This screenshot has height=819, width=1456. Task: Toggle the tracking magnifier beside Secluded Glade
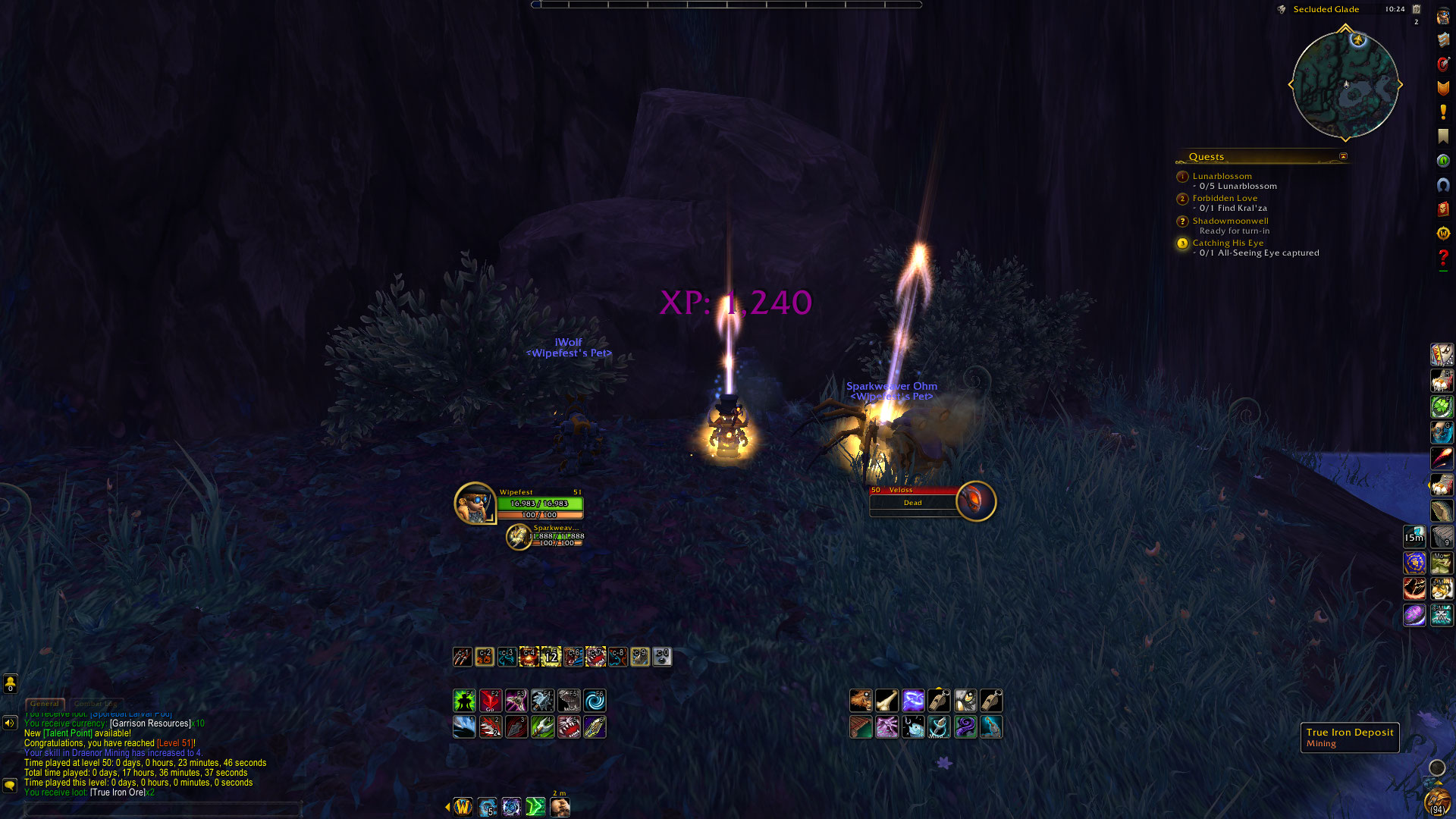pyautogui.click(x=1282, y=9)
